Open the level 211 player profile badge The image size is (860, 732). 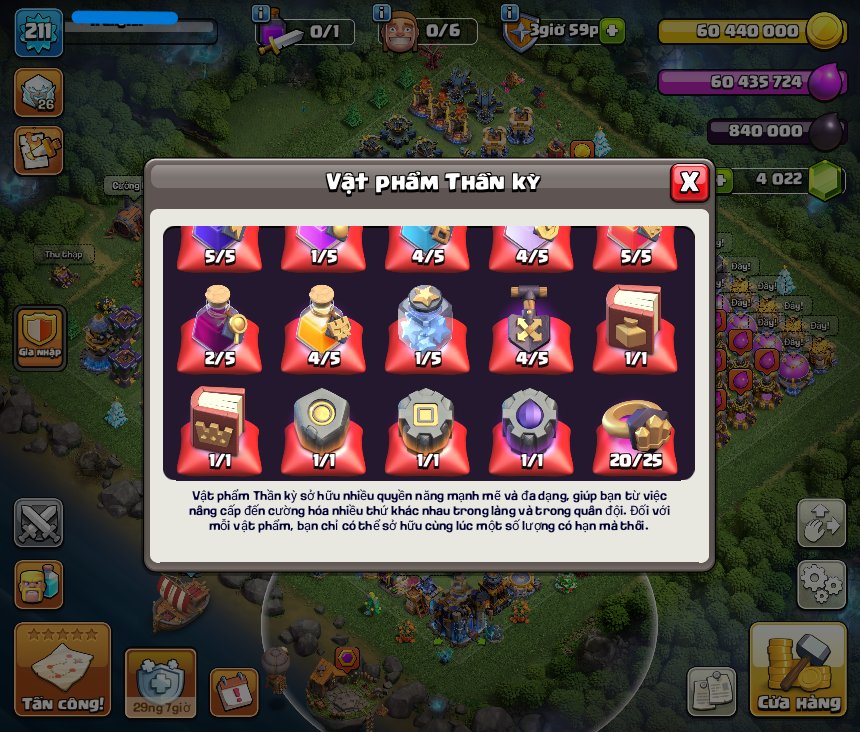[38, 31]
